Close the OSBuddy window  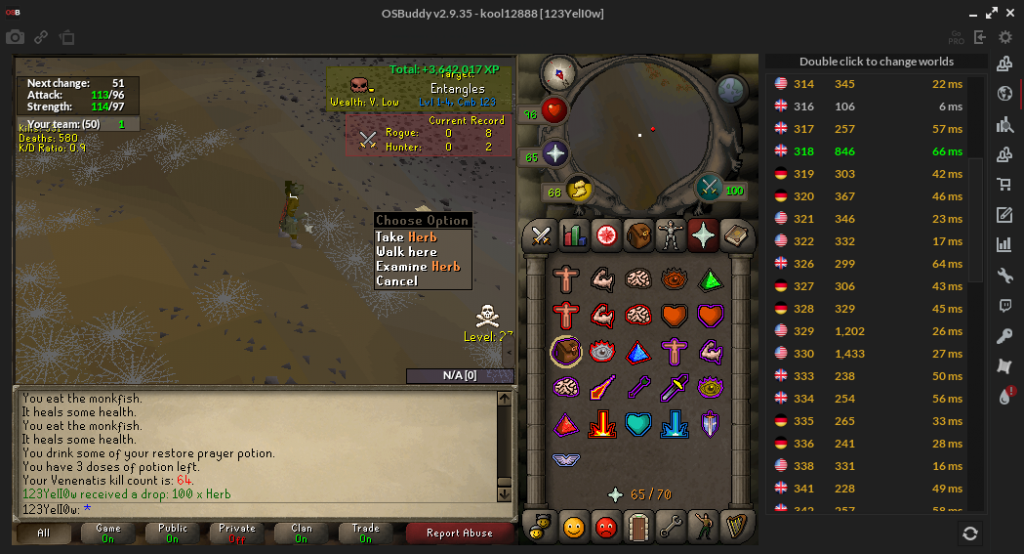pos(1011,13)
